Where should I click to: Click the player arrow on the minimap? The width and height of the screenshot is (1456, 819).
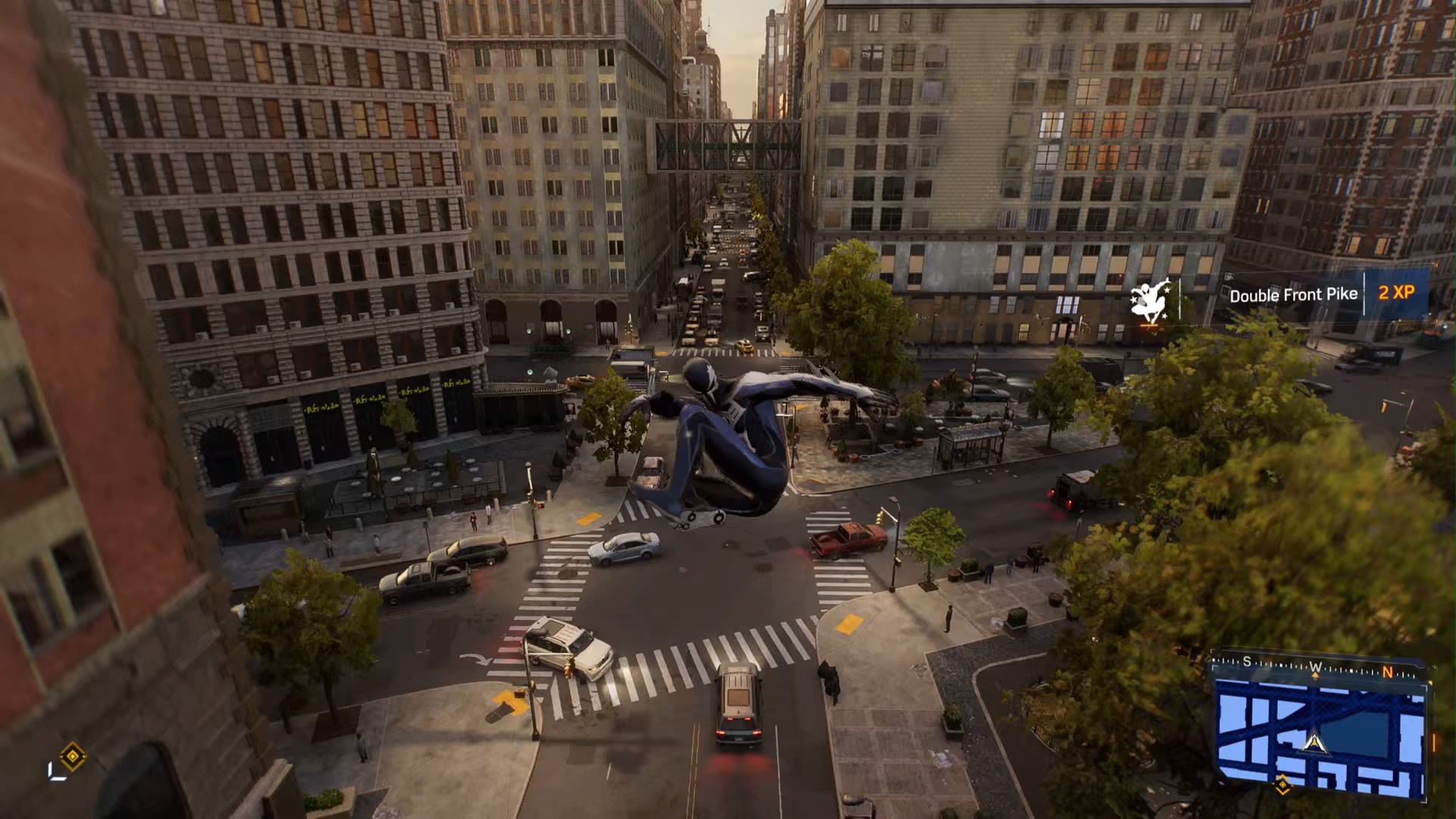(1314, 743)
